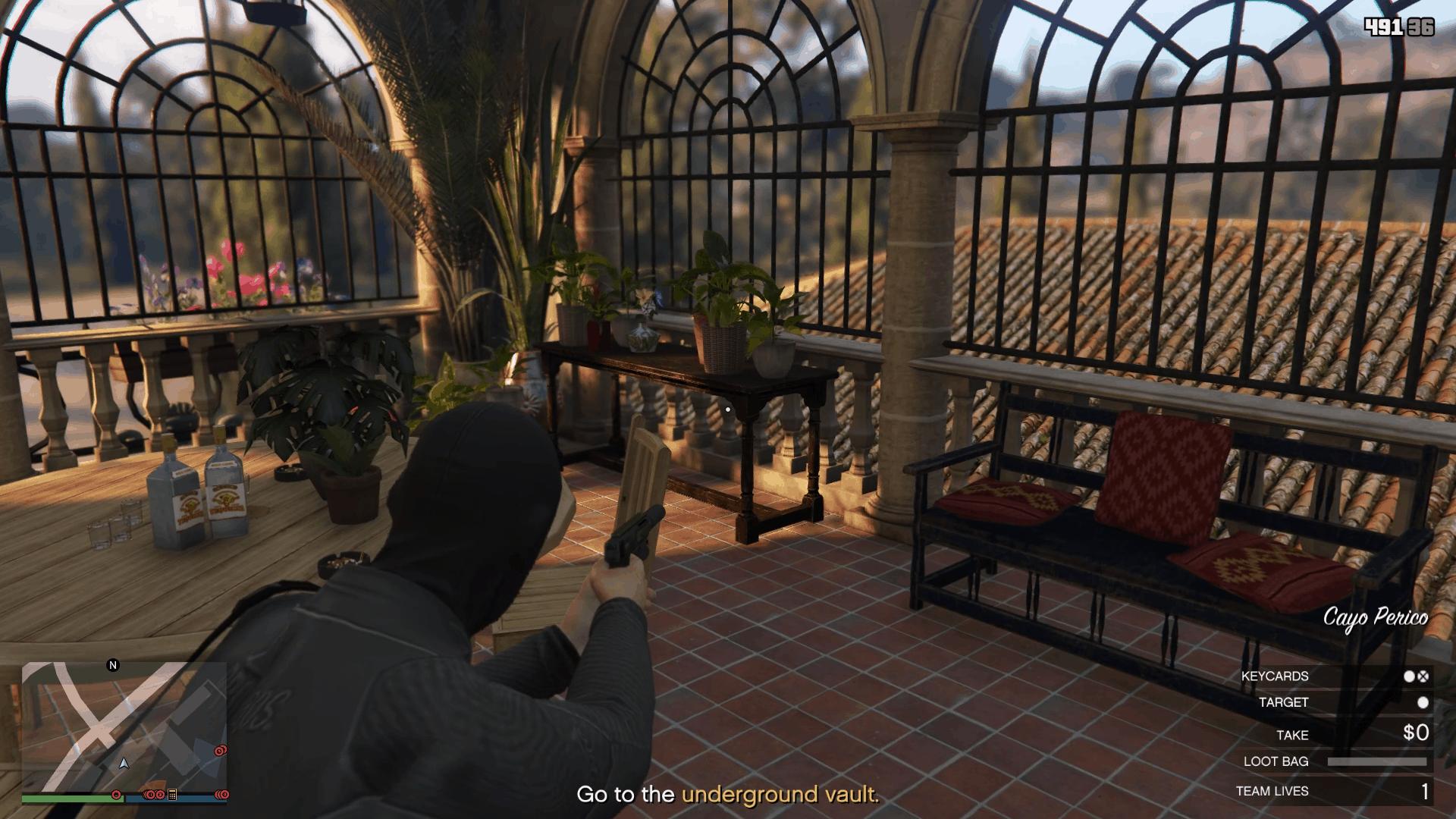Screen dimensions: 1456x819
Task: Click the white aiming reticle dot at screen center
Action: point(728,409)
